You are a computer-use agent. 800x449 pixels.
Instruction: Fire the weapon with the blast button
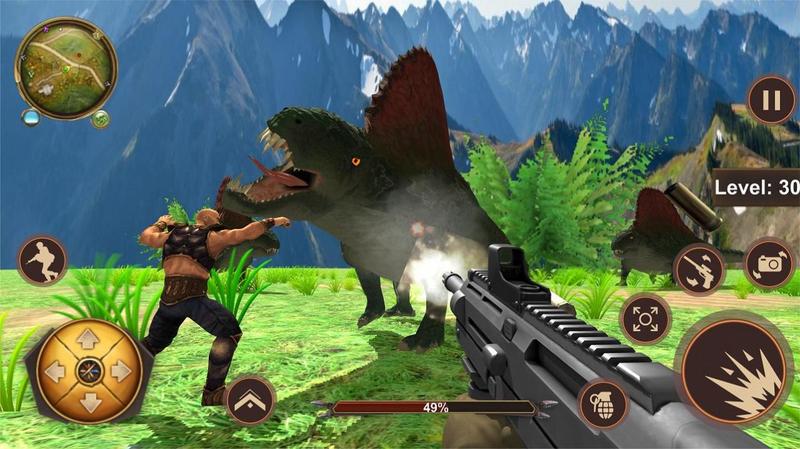point(734,370)
